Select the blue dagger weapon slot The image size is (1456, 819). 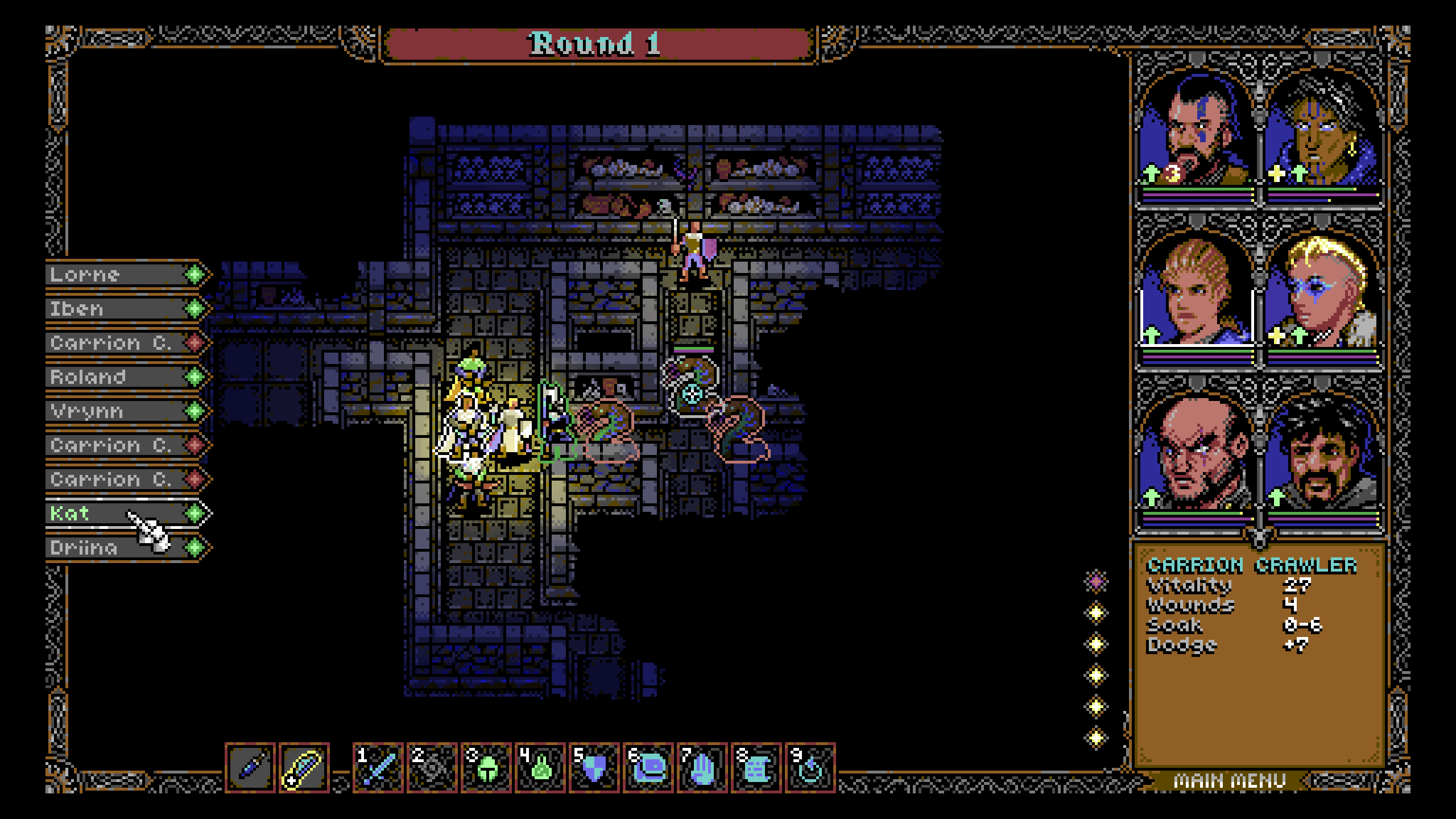tap(250, 768)
